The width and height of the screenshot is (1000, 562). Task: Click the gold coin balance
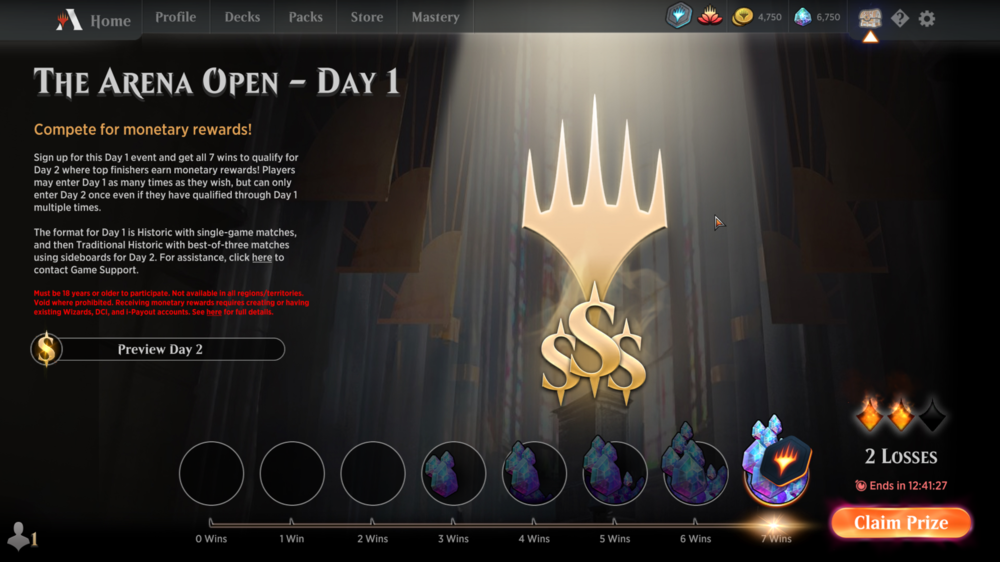tap(758, 17)
